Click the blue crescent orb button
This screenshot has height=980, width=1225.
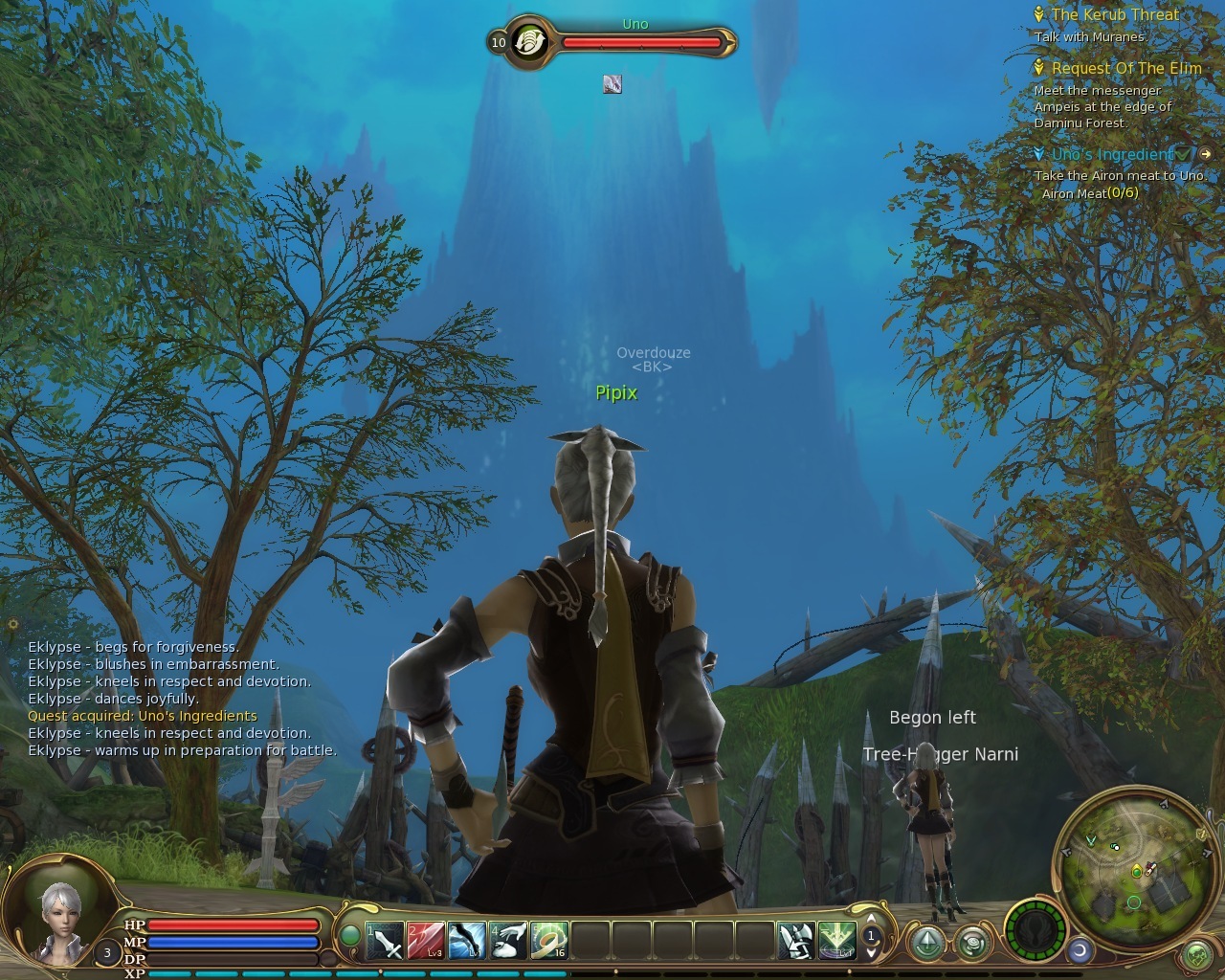coord(1080,950)
